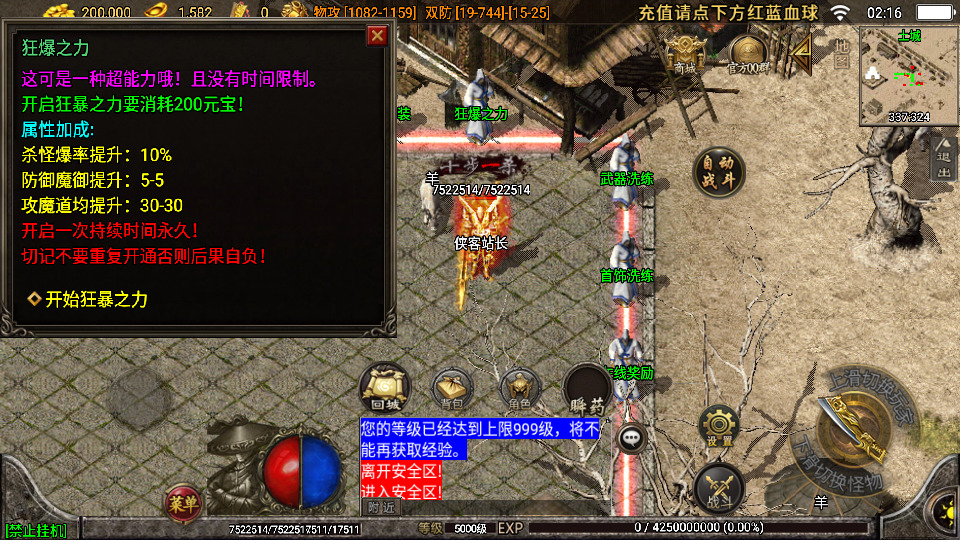Click the 土城 minimap
Viewport: 960px width, 540px height.
point(909,75)
